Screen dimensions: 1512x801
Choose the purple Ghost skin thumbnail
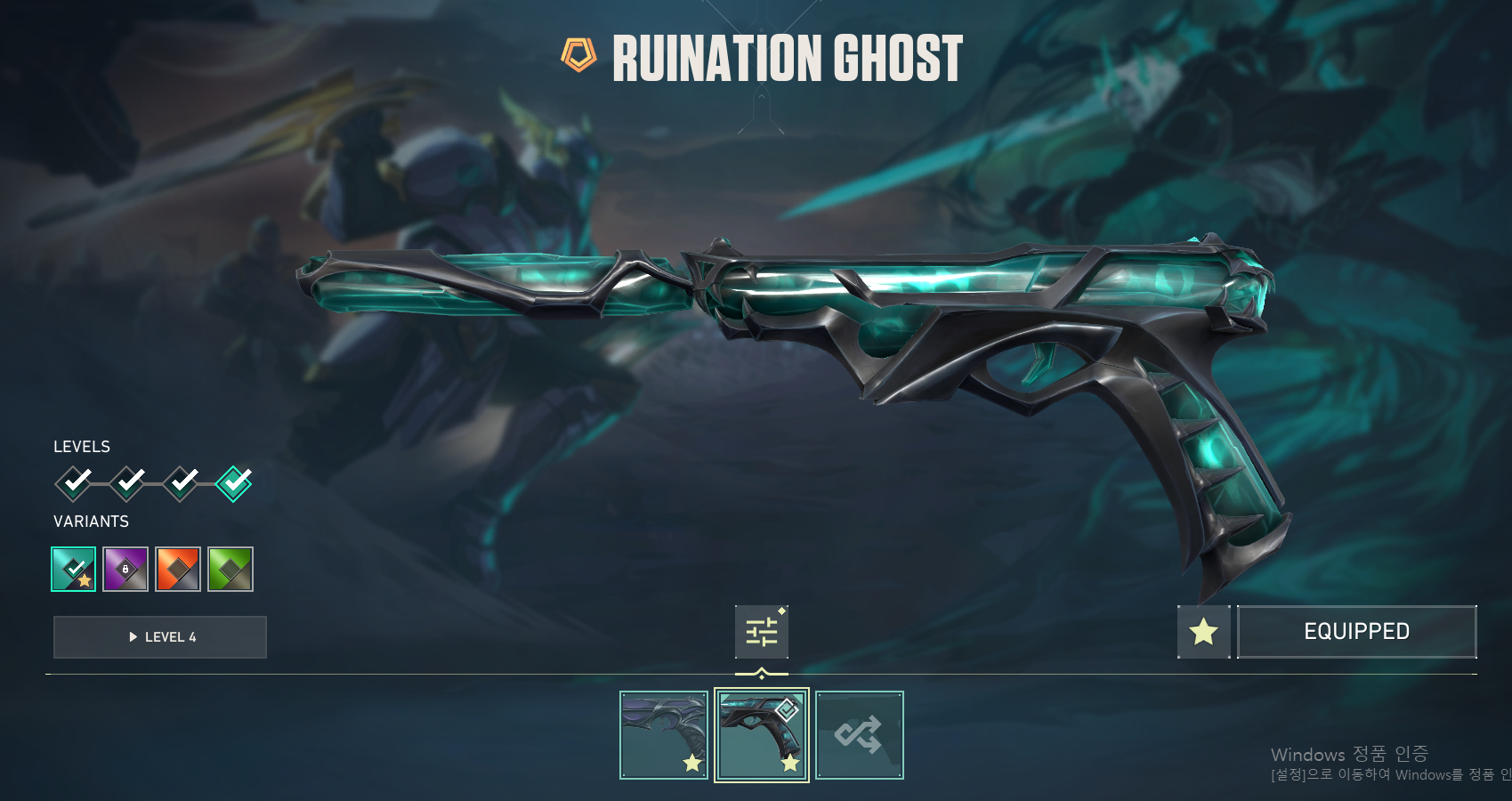(664, 735)
